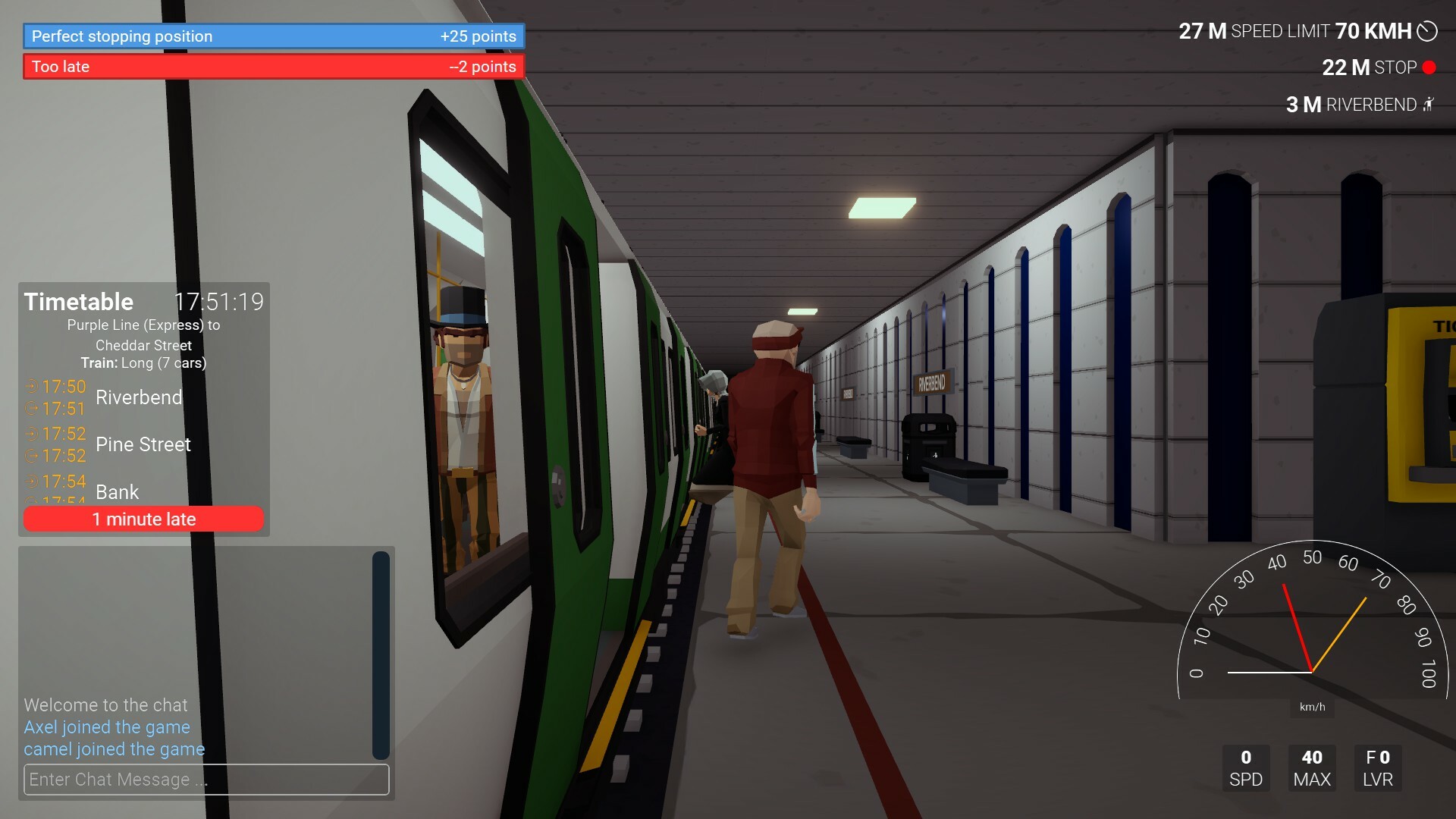Dismiss the 'Too late -2 points' banner

271,67
